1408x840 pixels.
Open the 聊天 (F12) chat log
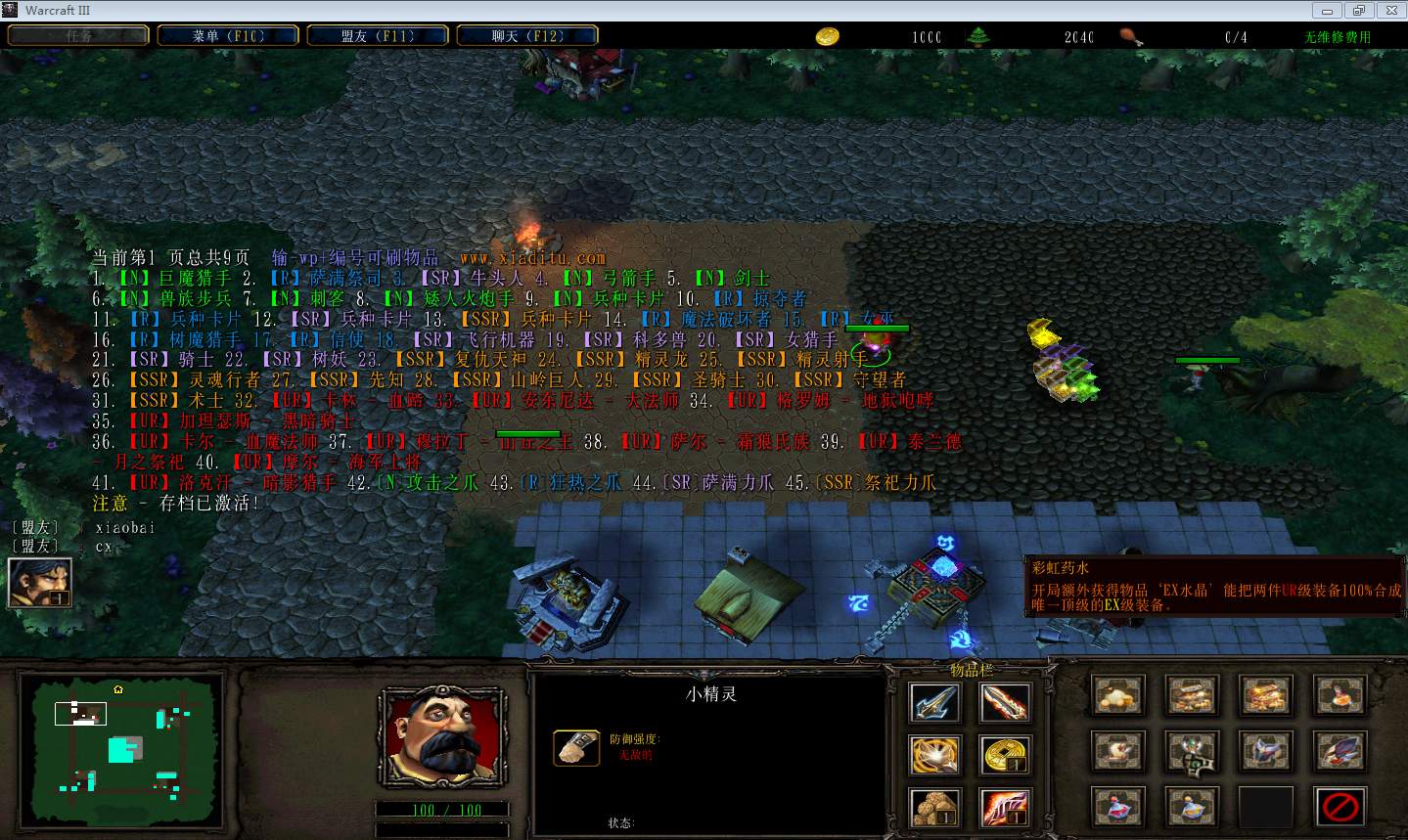point(527,36)
